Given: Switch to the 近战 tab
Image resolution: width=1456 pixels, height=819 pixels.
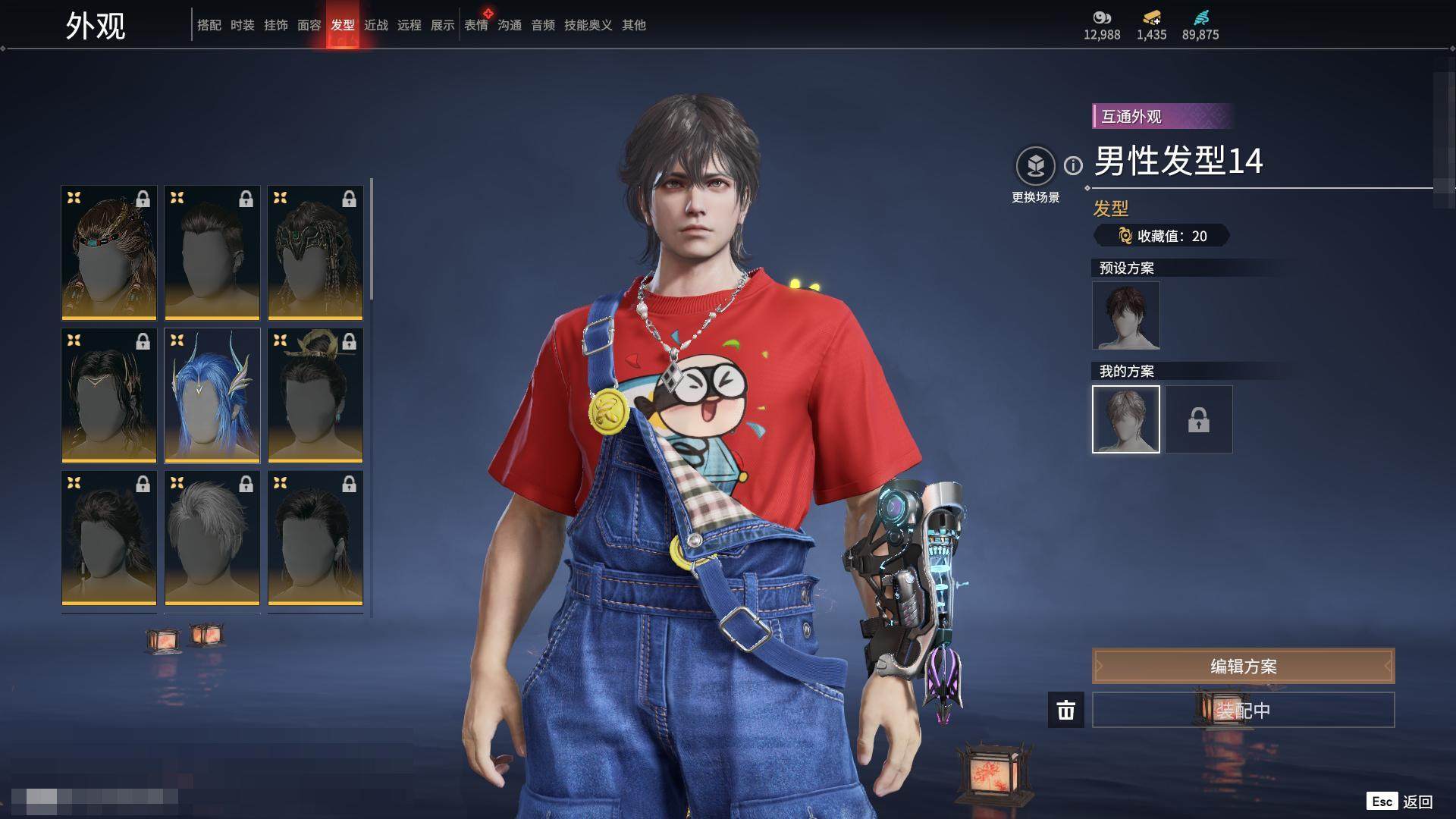Looking at the screenshot, I should pos(375,25).
